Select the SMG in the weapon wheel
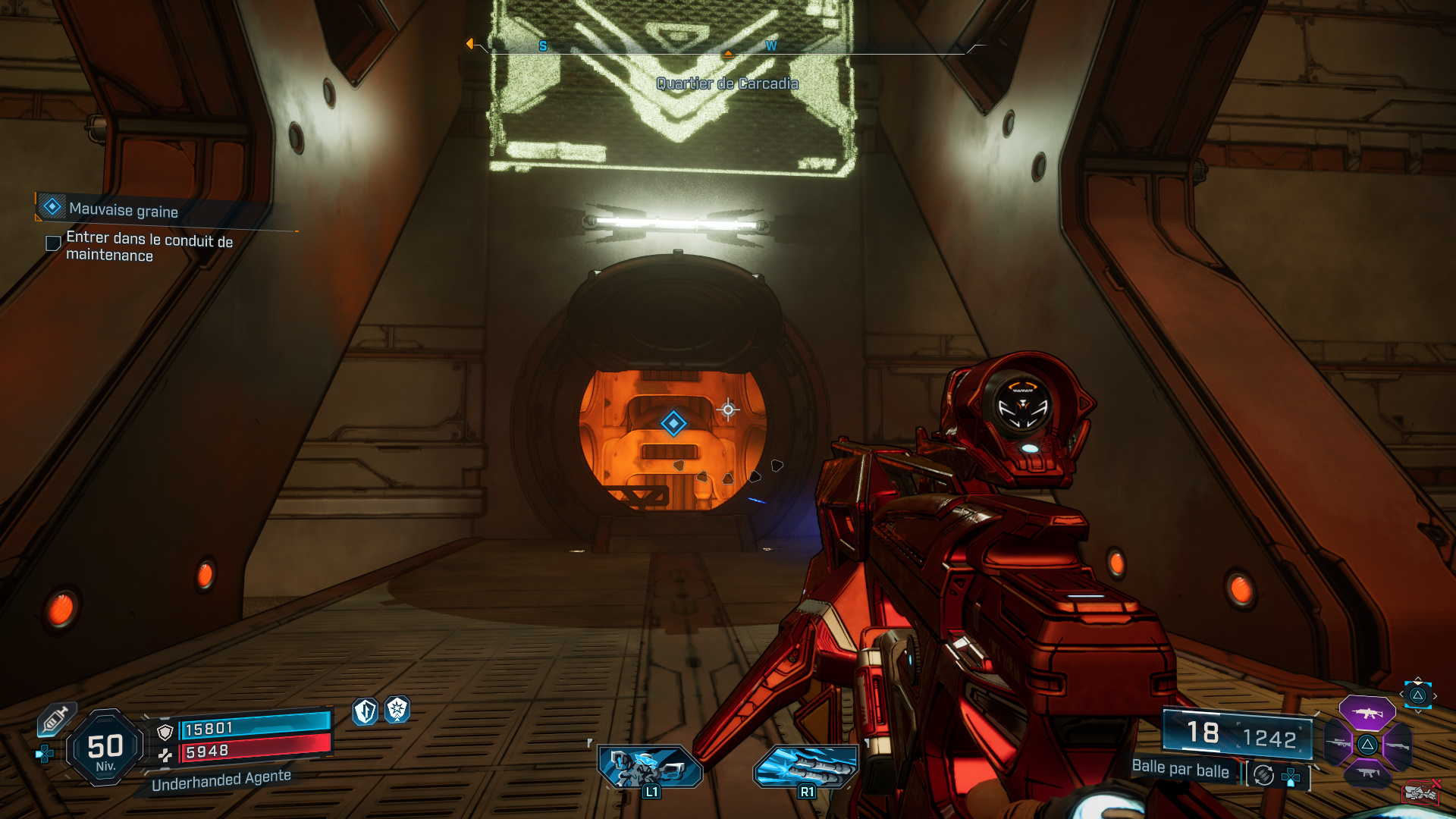Image resolution: width=1456 pixels, height=819 pixels. (1368, 773)
